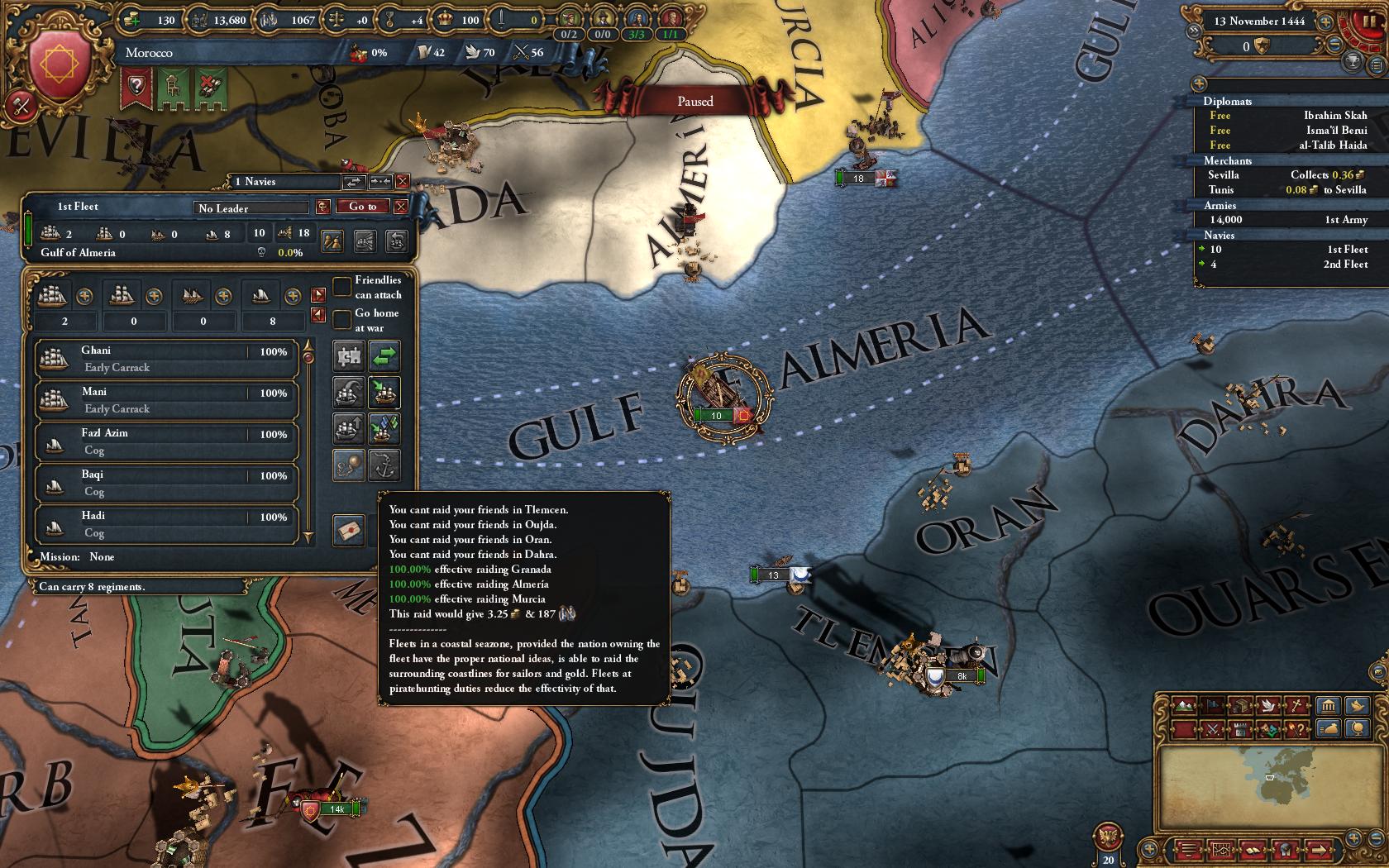Select the ship Ghani in the list
The width and height of the screenshot is (1389, 868).
tap(165, 359)
